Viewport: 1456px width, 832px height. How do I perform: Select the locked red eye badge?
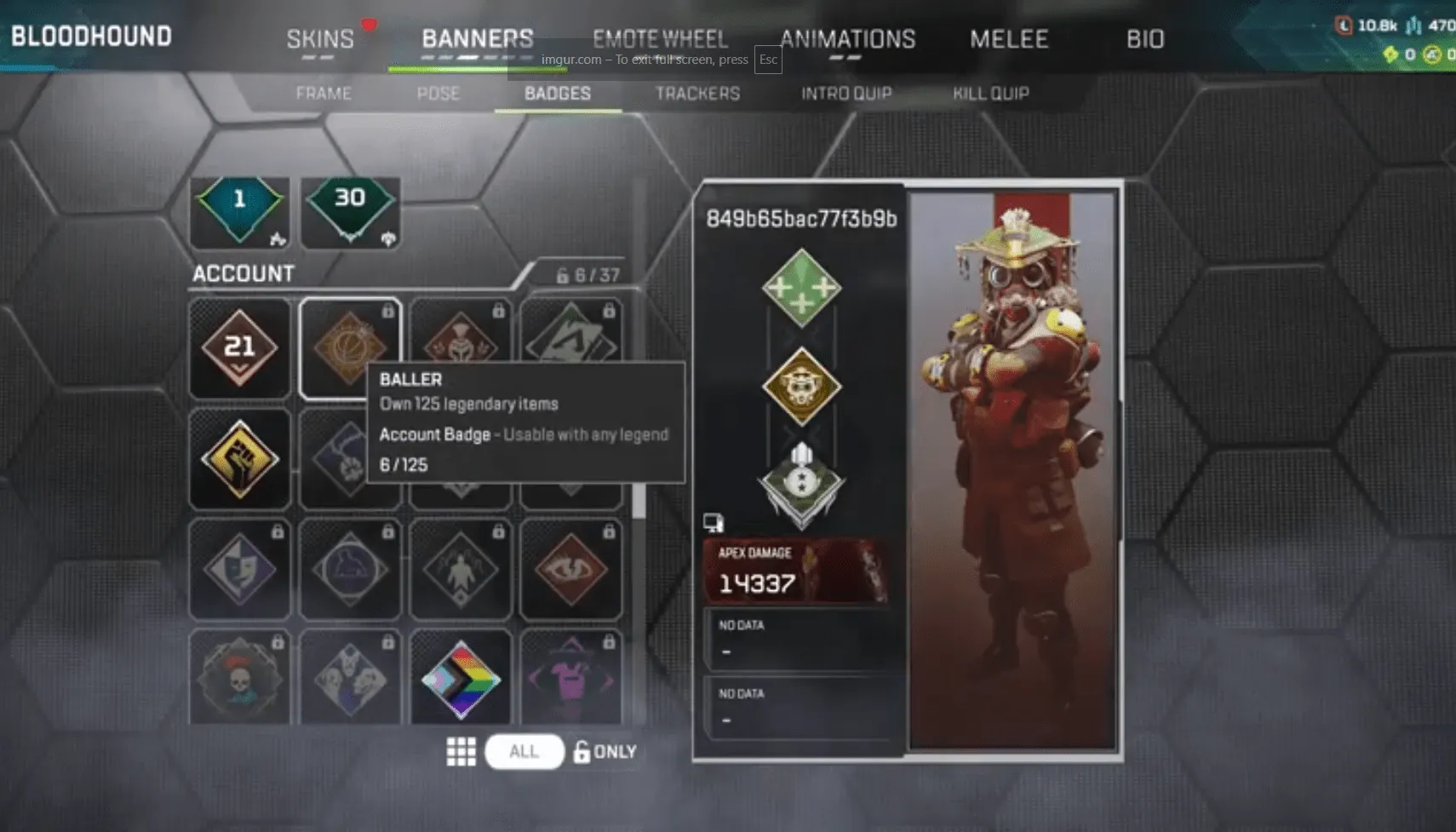click(x=571, y=569)
